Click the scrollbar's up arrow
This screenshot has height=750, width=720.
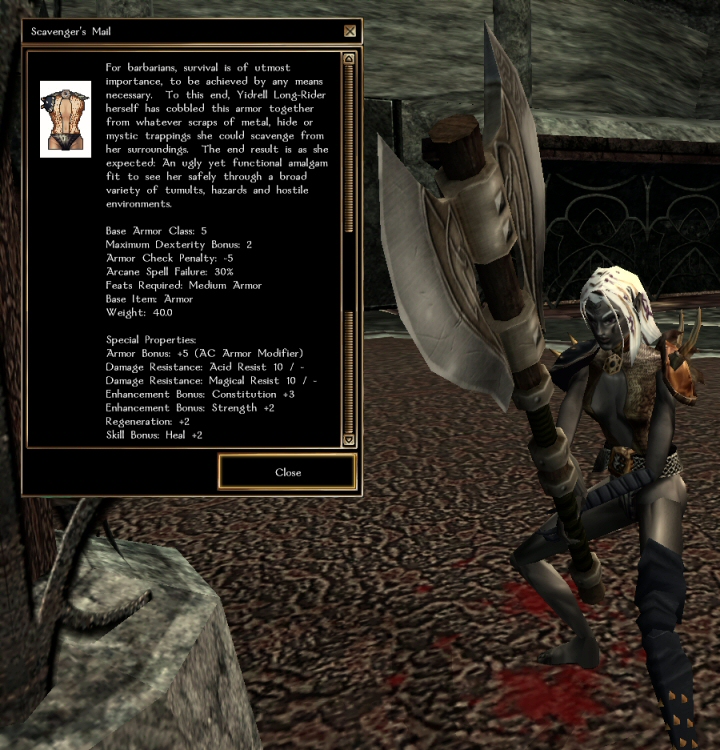tap(348, 60)
